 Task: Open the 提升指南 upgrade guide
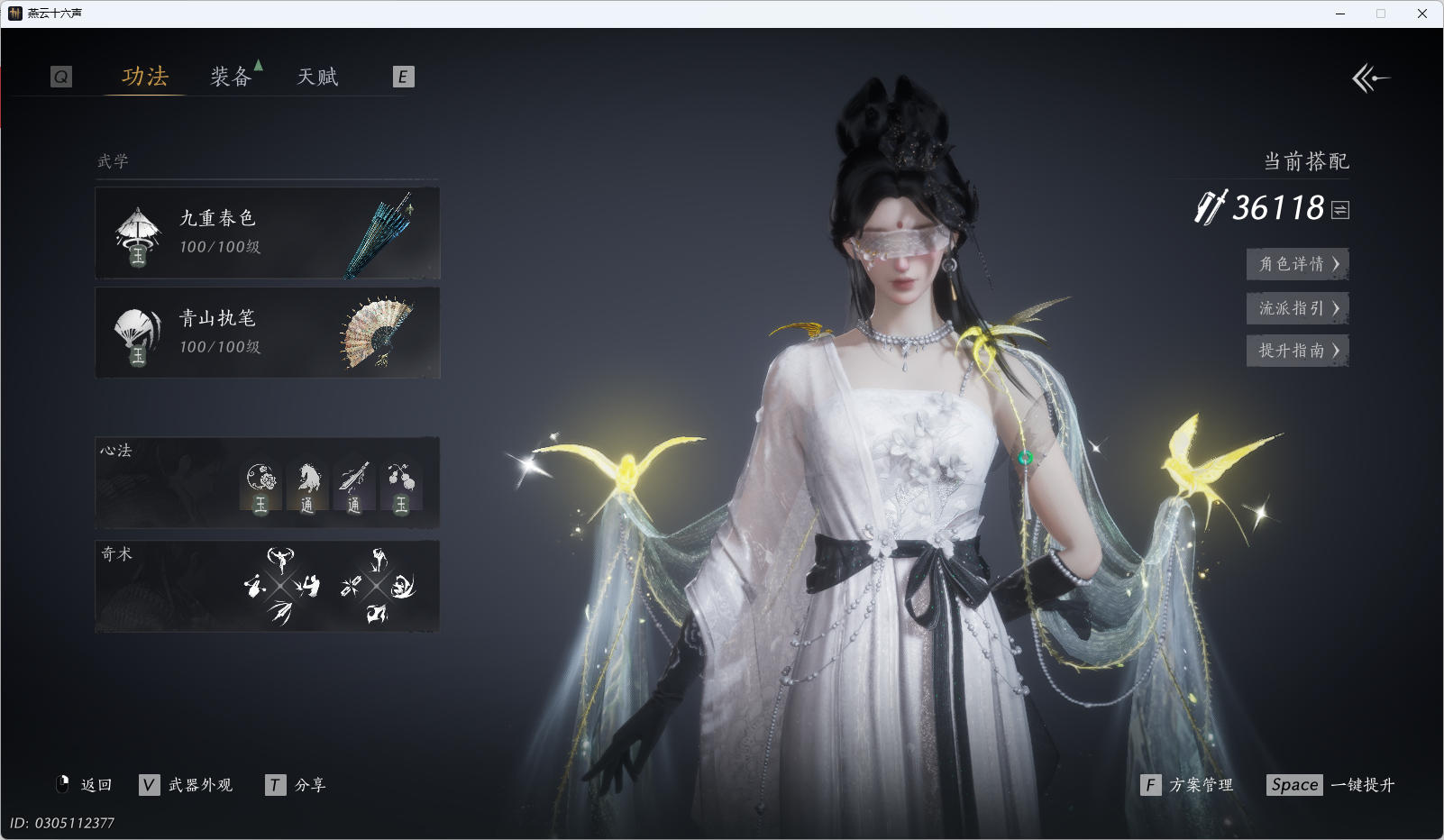[1297, 351]
